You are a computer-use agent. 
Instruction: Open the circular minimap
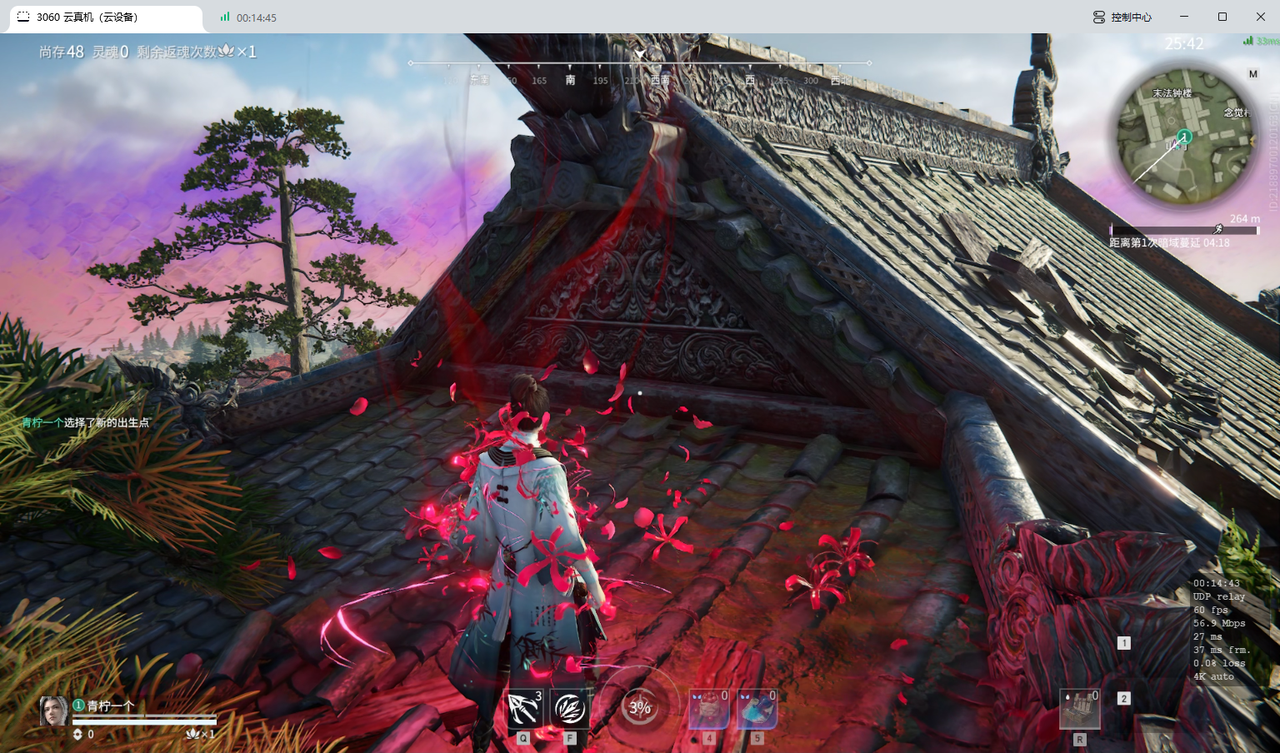point(1184,136)
